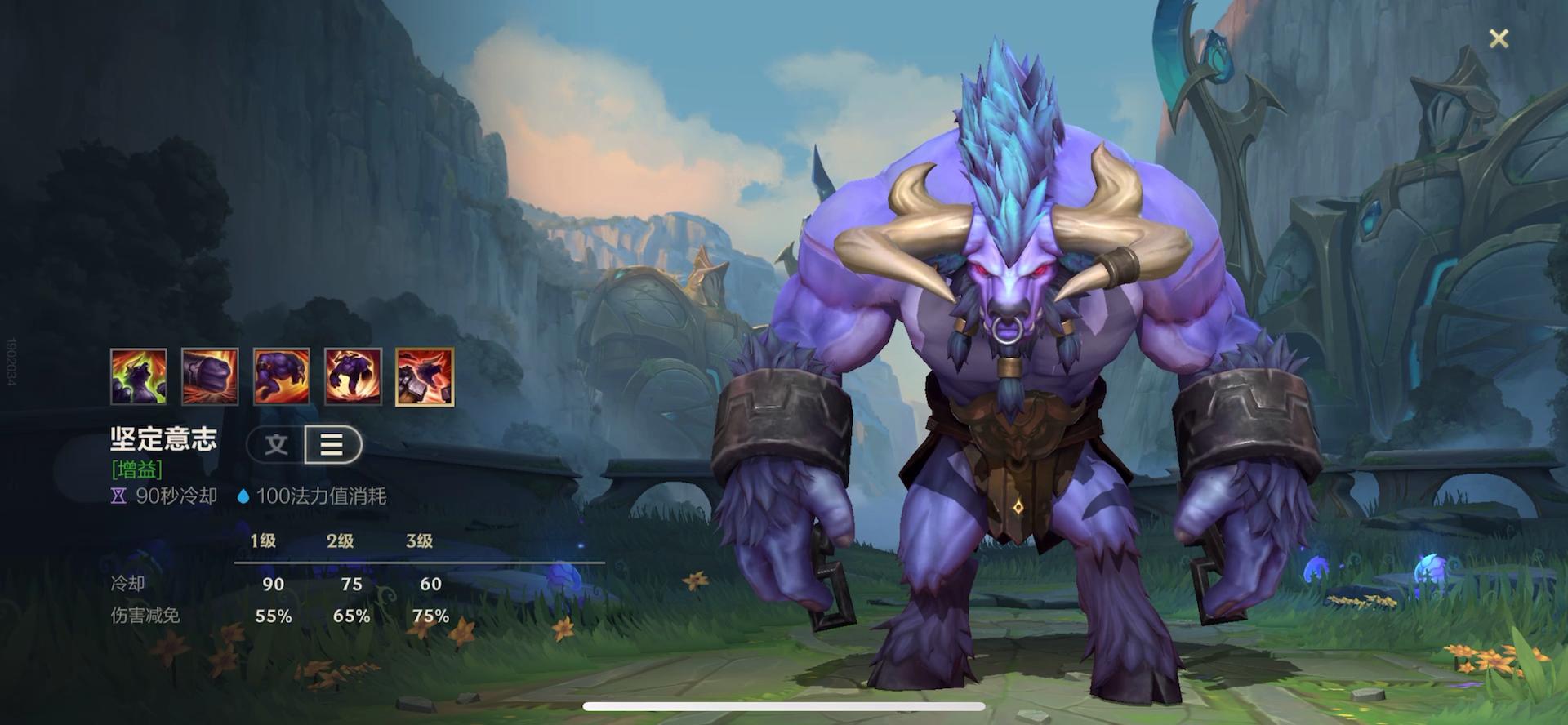Screen dimensions: 1568x725
Task: Select the Headbutt charging bull ability icon
Action: pos(282,376)
